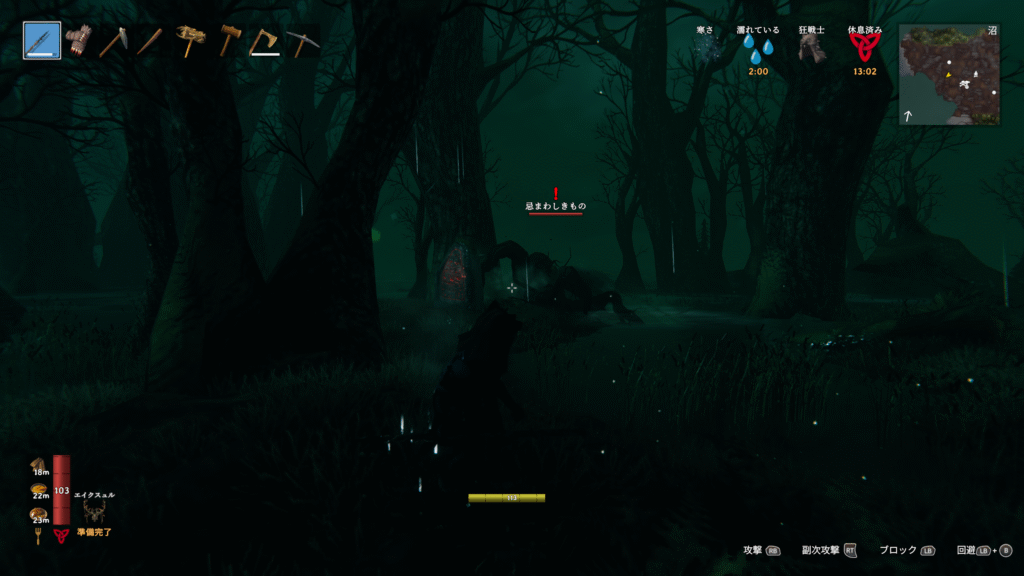Select the wooden build hammer slot
The image size is (1024, 576).
(x=229, y=41)
